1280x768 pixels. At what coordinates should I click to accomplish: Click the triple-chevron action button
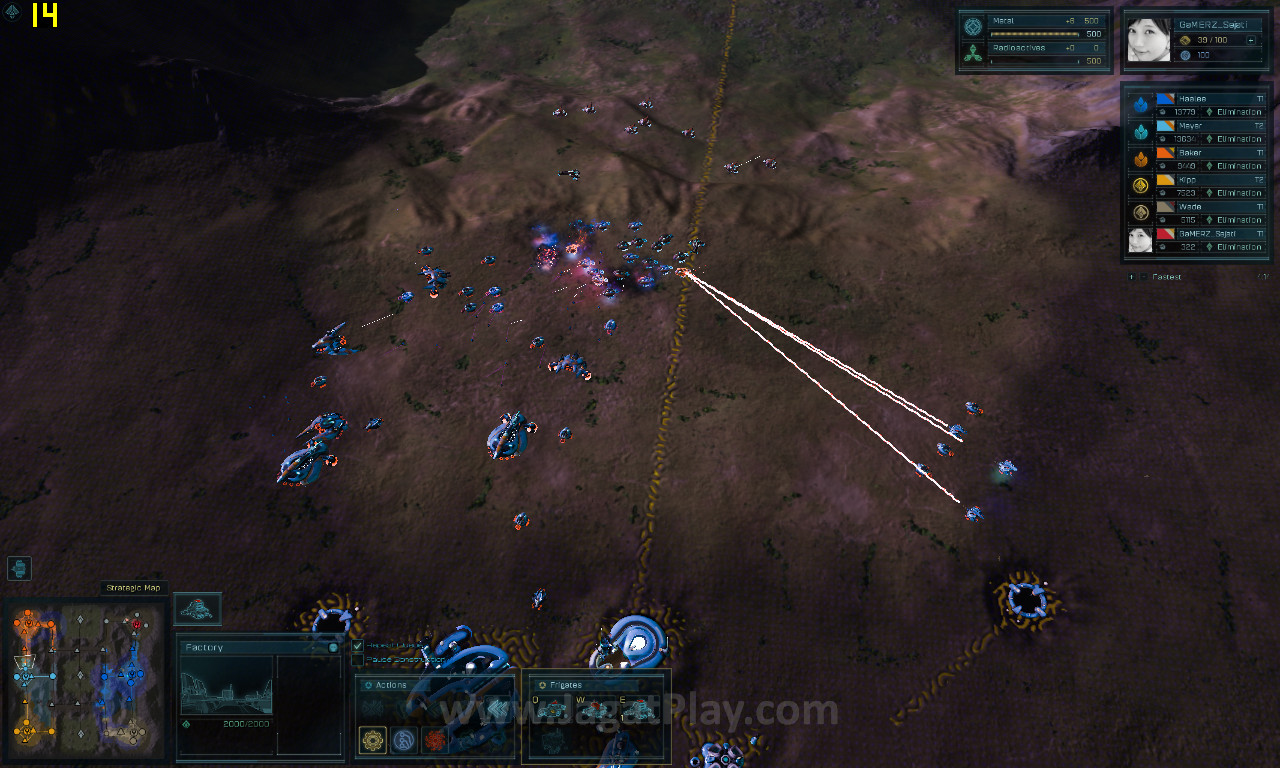(497, 709)
